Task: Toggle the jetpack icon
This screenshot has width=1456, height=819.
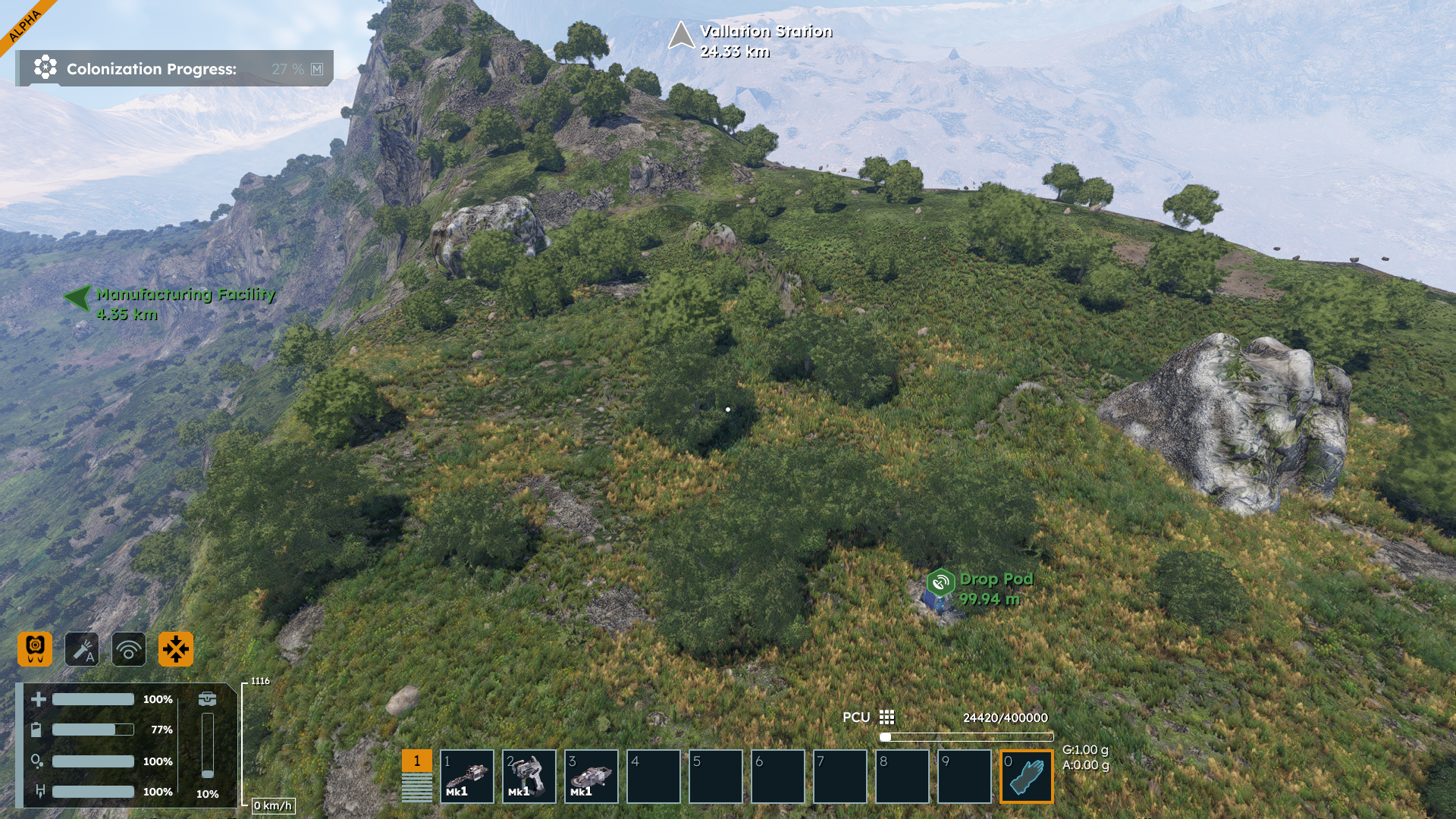Action: (35, 649)
